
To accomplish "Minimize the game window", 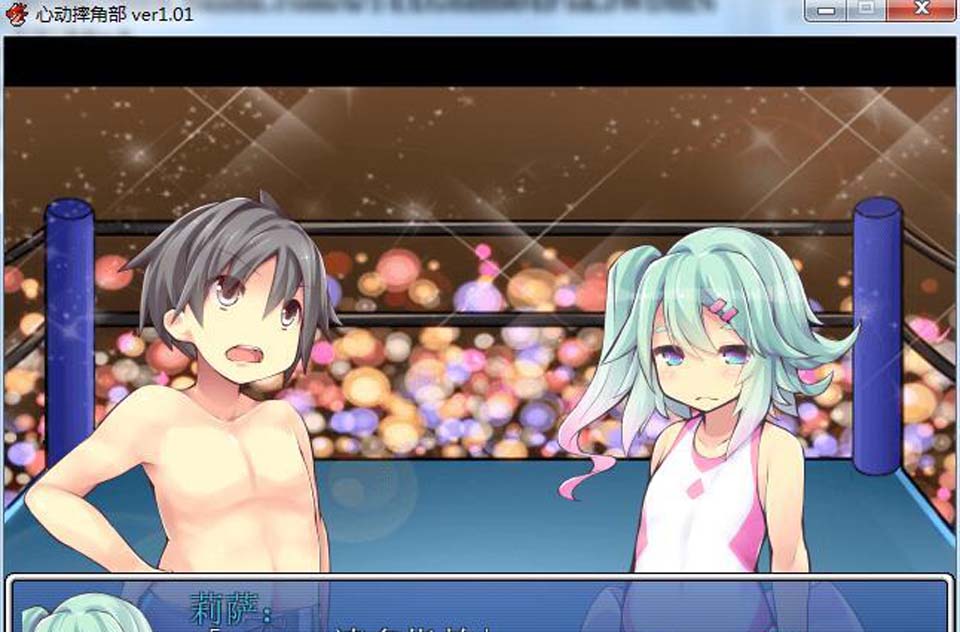I will 826,10.
